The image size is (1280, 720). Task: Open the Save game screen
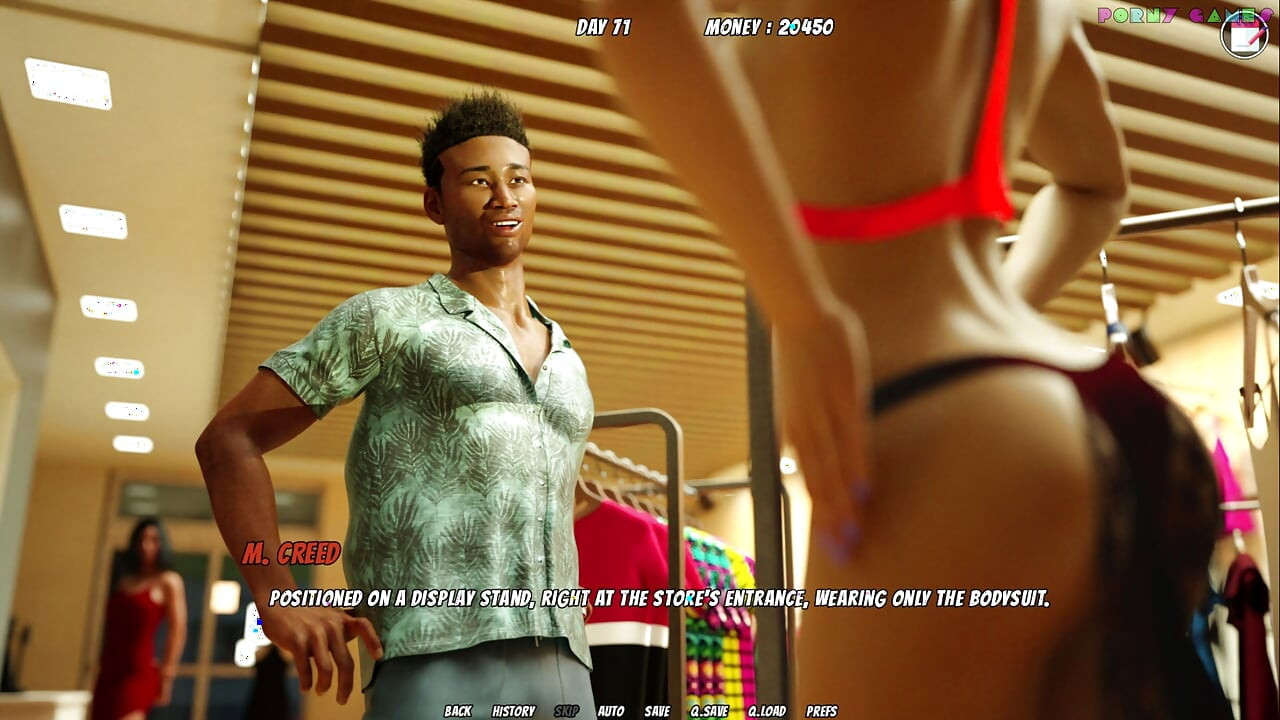[657, 711]
